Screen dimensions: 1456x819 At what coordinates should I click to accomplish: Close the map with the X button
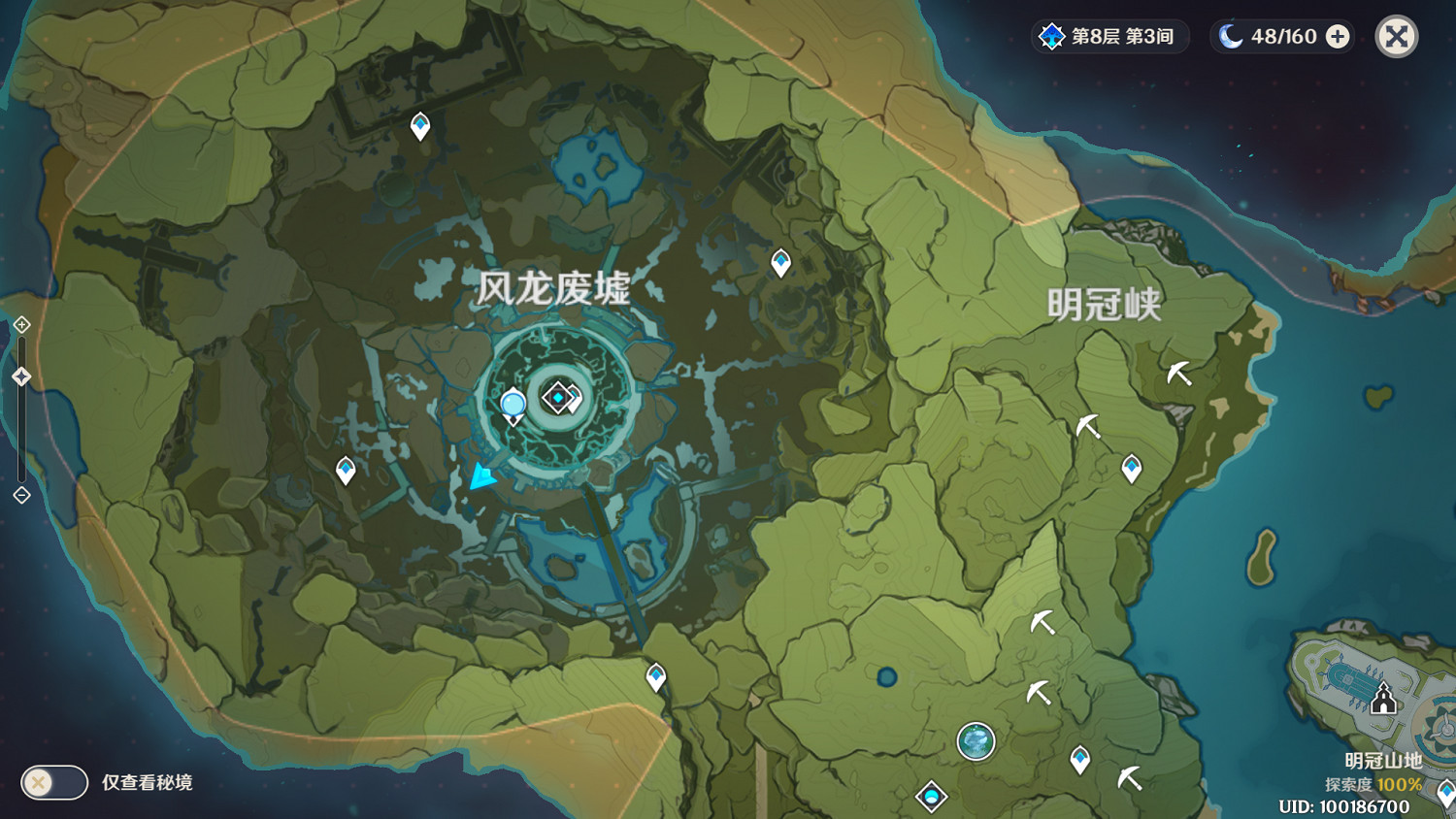pyautogui.click(x=1396, y=36)
